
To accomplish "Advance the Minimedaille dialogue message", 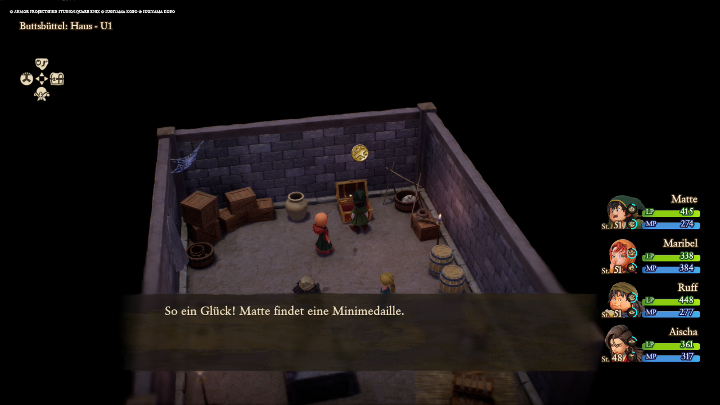I will click(x=360, y=312).
